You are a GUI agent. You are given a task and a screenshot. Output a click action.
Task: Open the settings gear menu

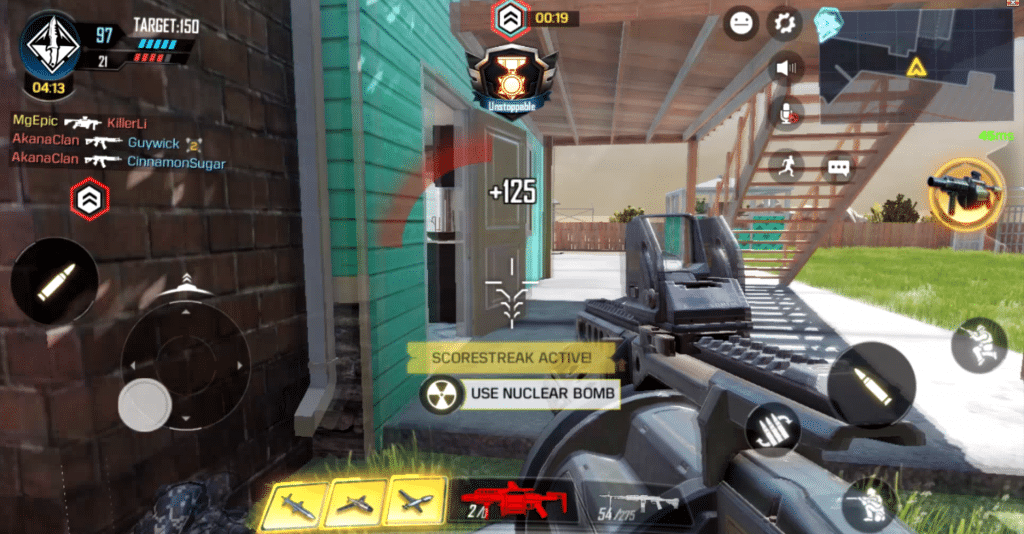pyautogui.click(x=785, y=24)
